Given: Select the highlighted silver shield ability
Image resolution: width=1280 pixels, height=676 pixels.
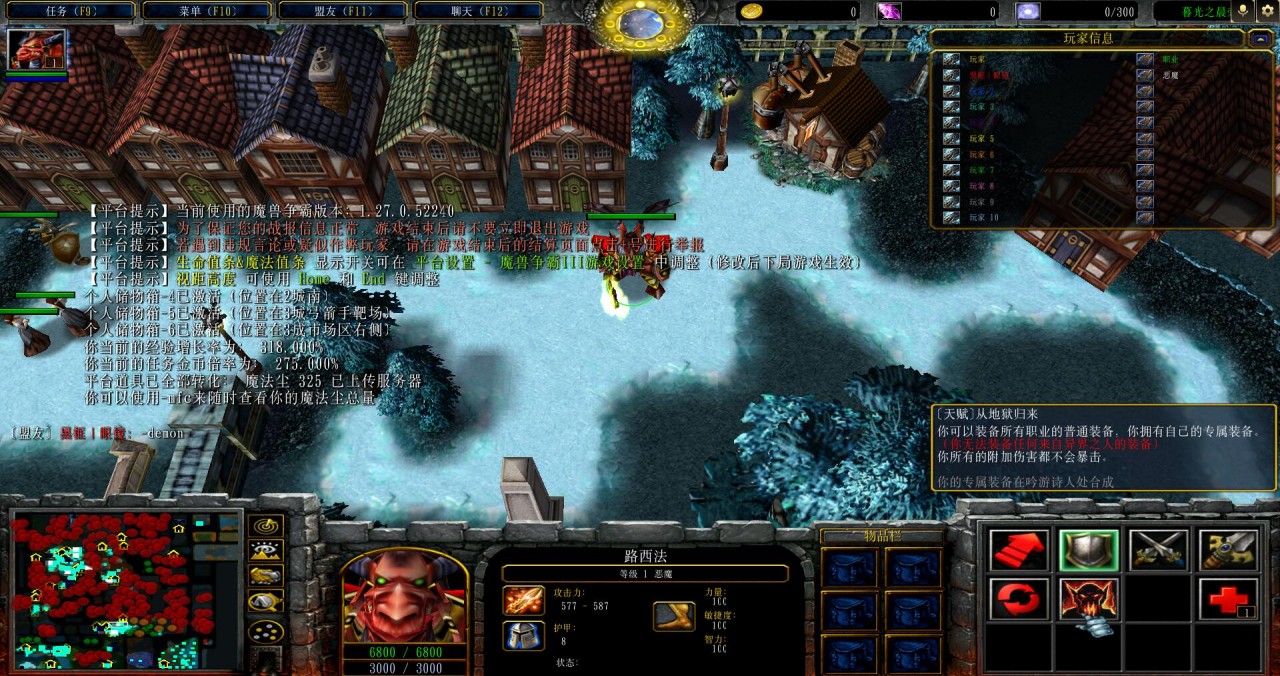Looking at the screenshot, I should coord(1089,550).
